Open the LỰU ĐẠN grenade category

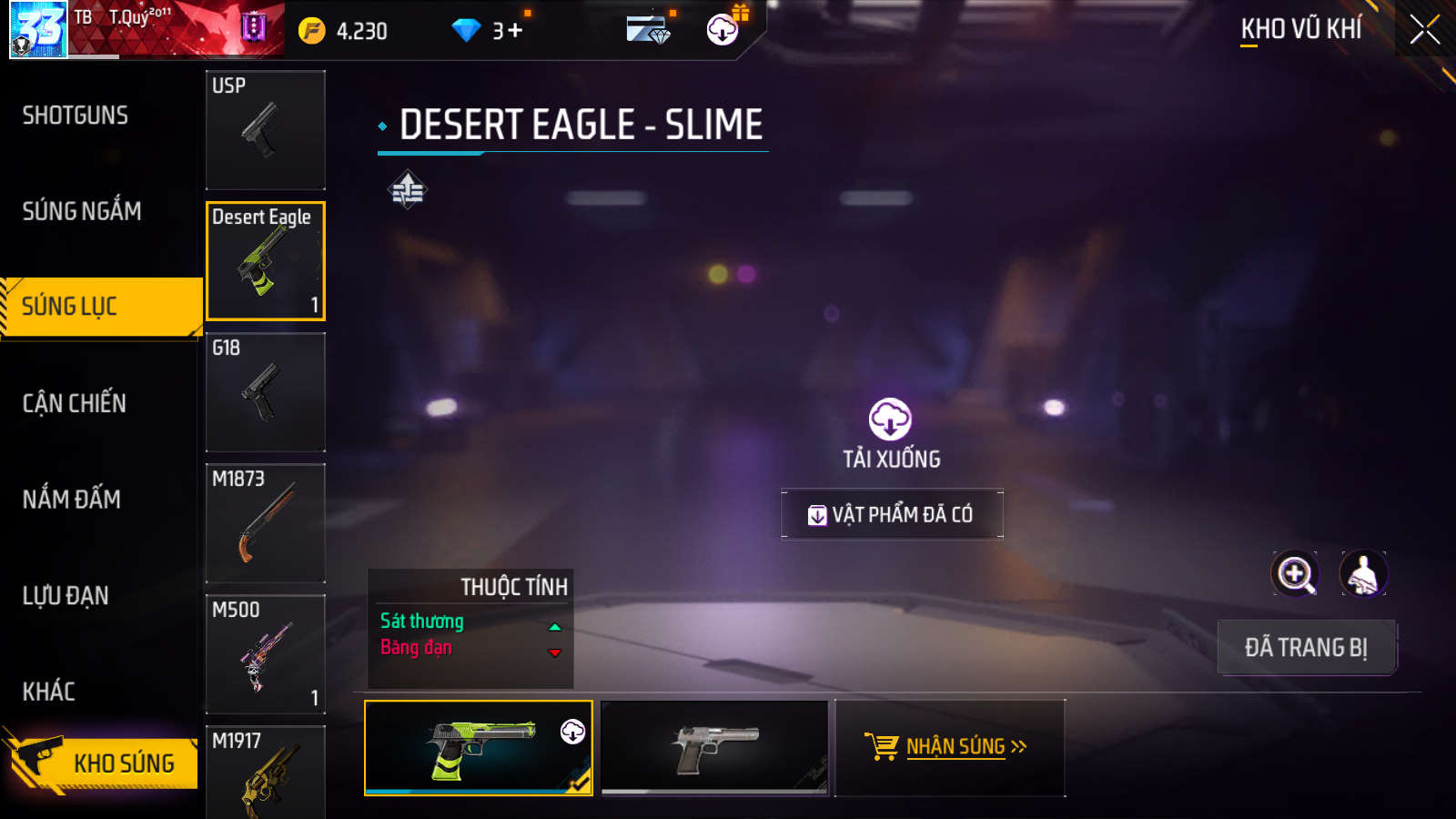point(66,595)
